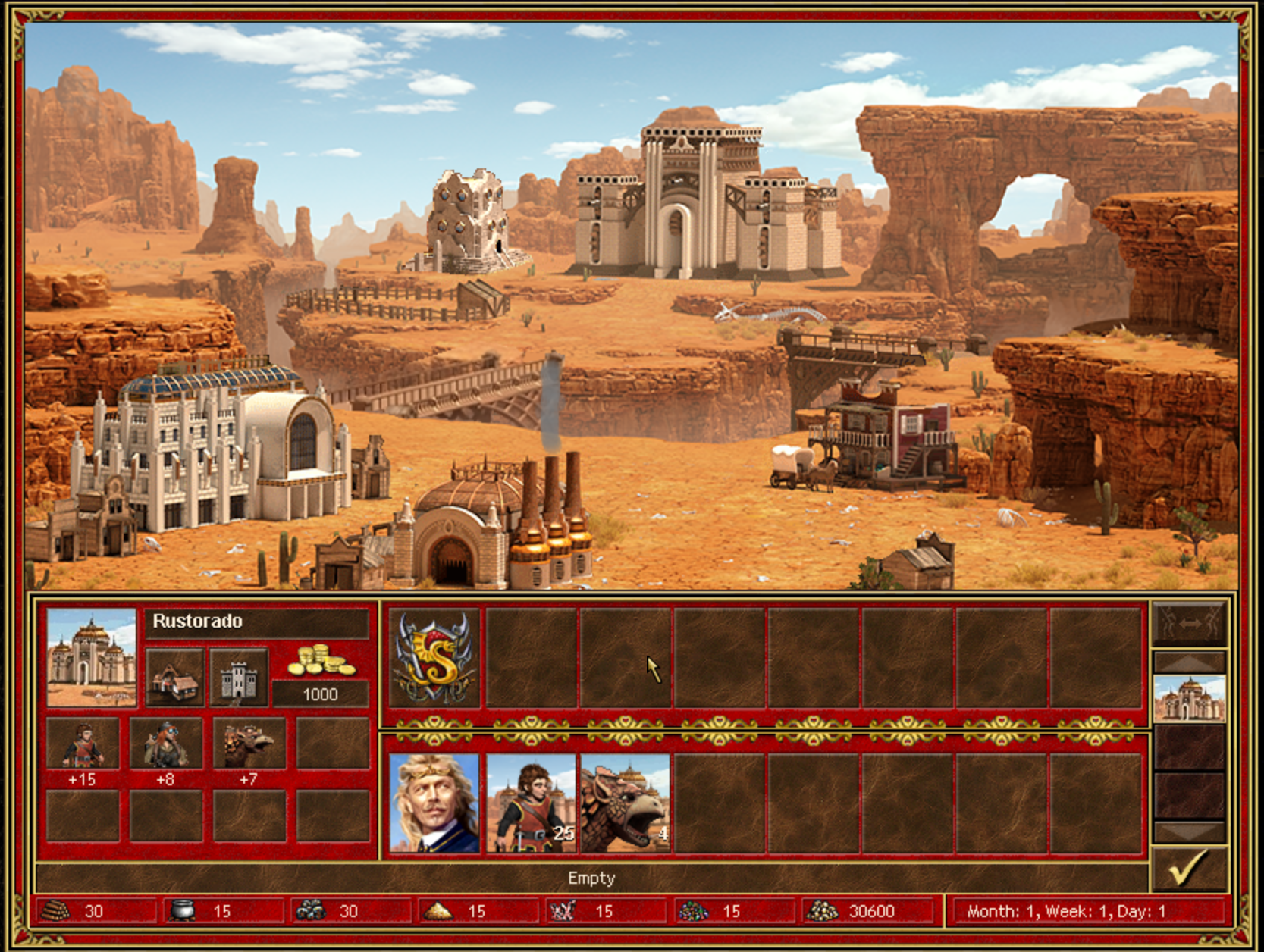View the +15 creature growth icon
Viewport: 1264px width, 952px height.
pos(83,744)
